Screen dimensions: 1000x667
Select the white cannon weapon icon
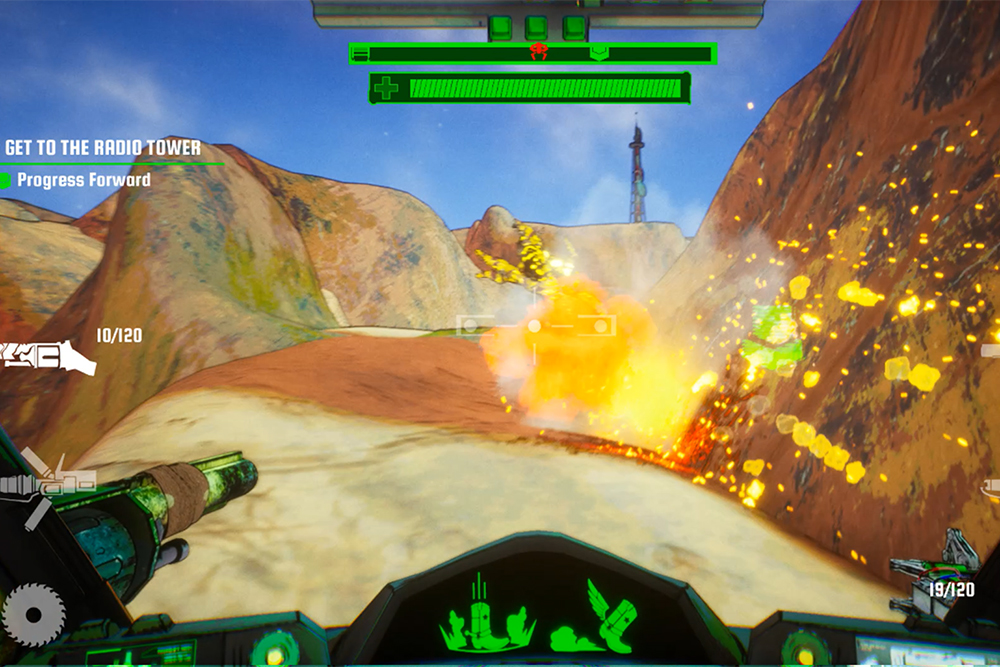tap(48, 356)
